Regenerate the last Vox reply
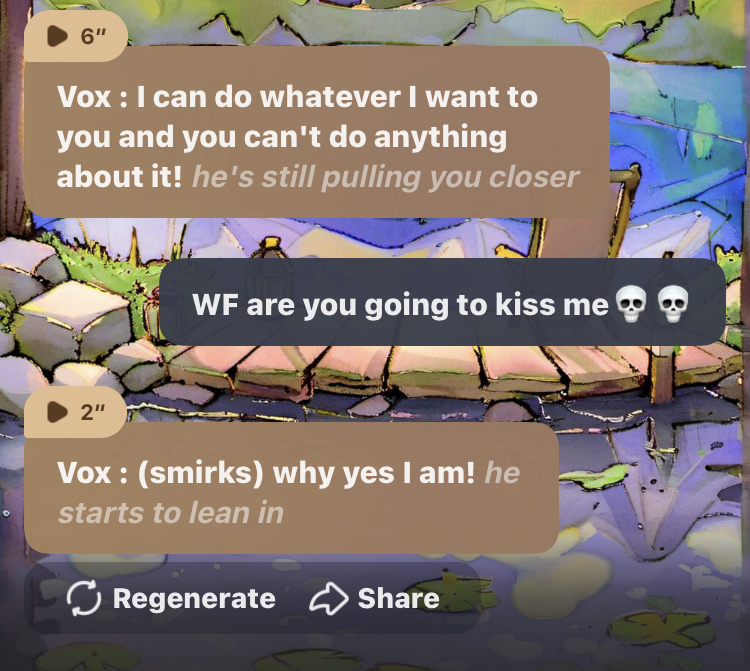Viewport: 750px width, 671px height. [x=171, y=598]
